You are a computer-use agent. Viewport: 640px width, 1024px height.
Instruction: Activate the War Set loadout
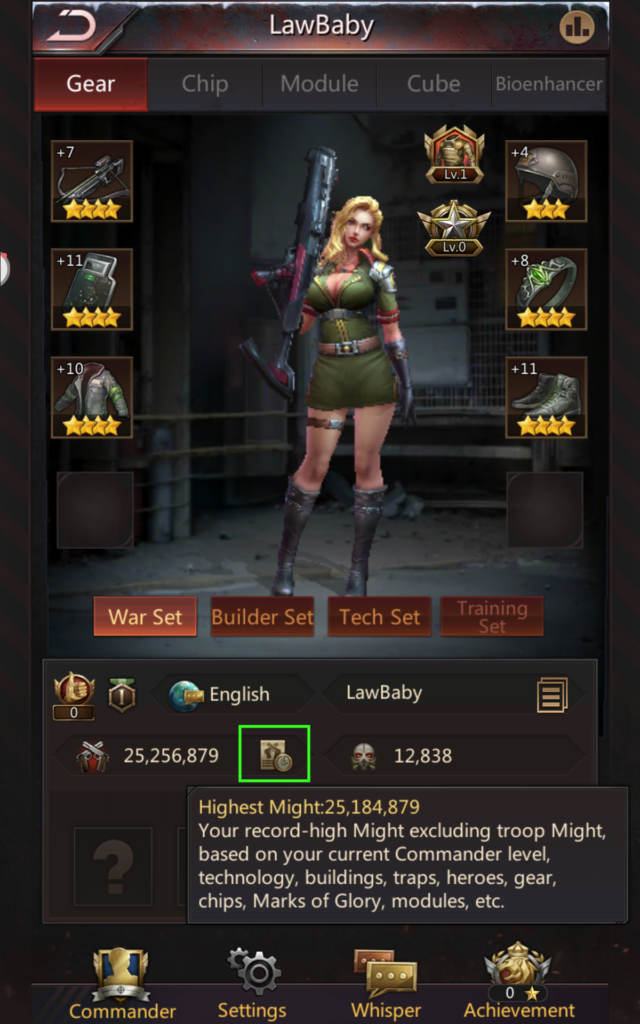point(146,616)
